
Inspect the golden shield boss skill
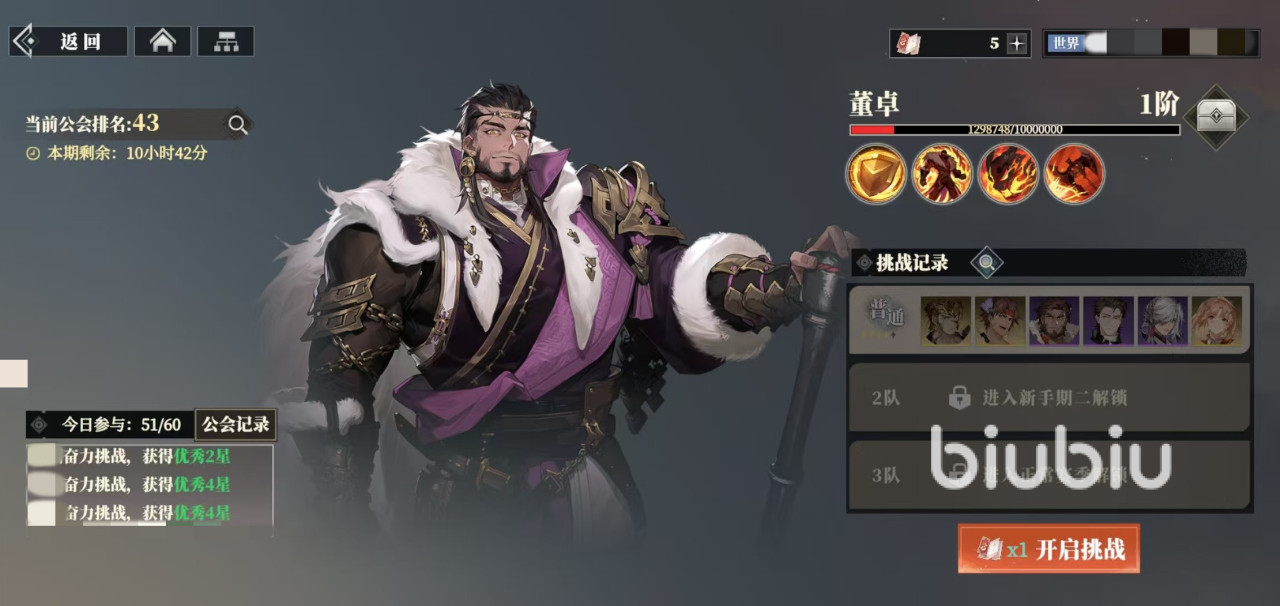coord(876,174)
